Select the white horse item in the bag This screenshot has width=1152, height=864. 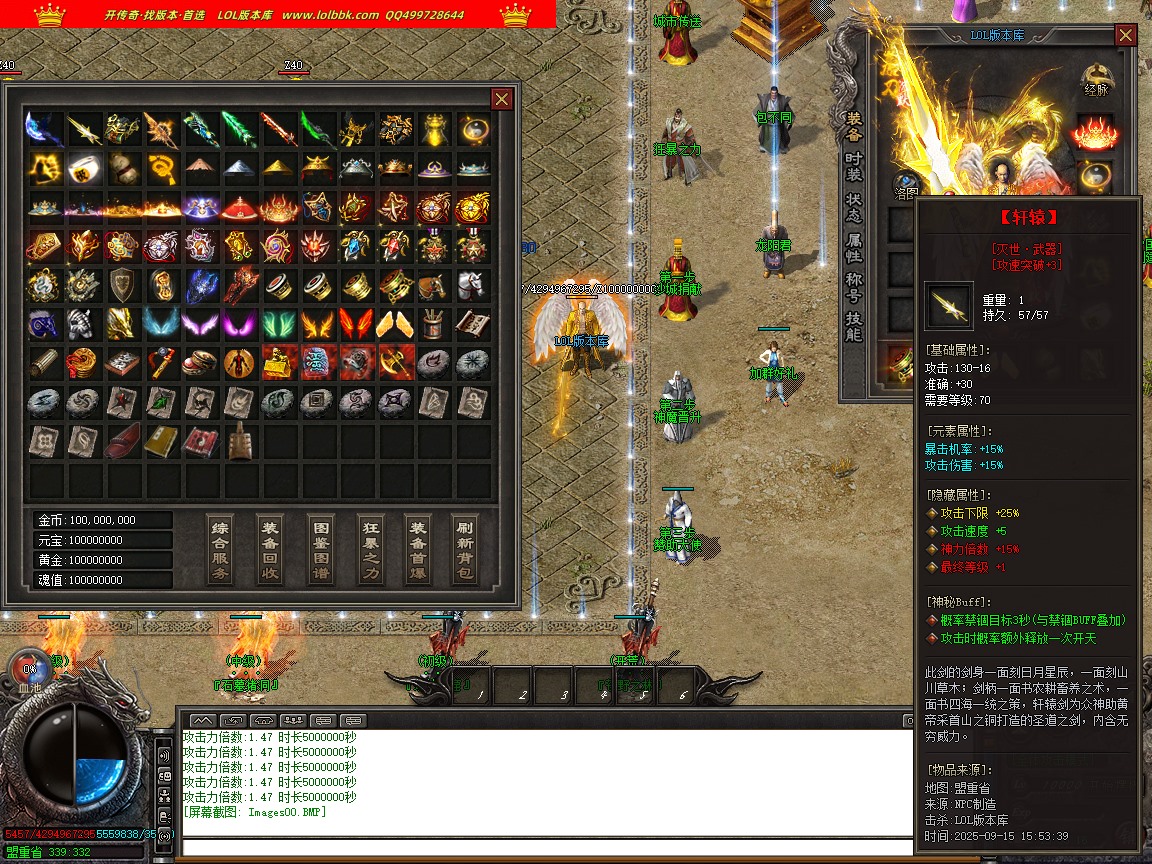pyautogui.click(x=472, y=285)
